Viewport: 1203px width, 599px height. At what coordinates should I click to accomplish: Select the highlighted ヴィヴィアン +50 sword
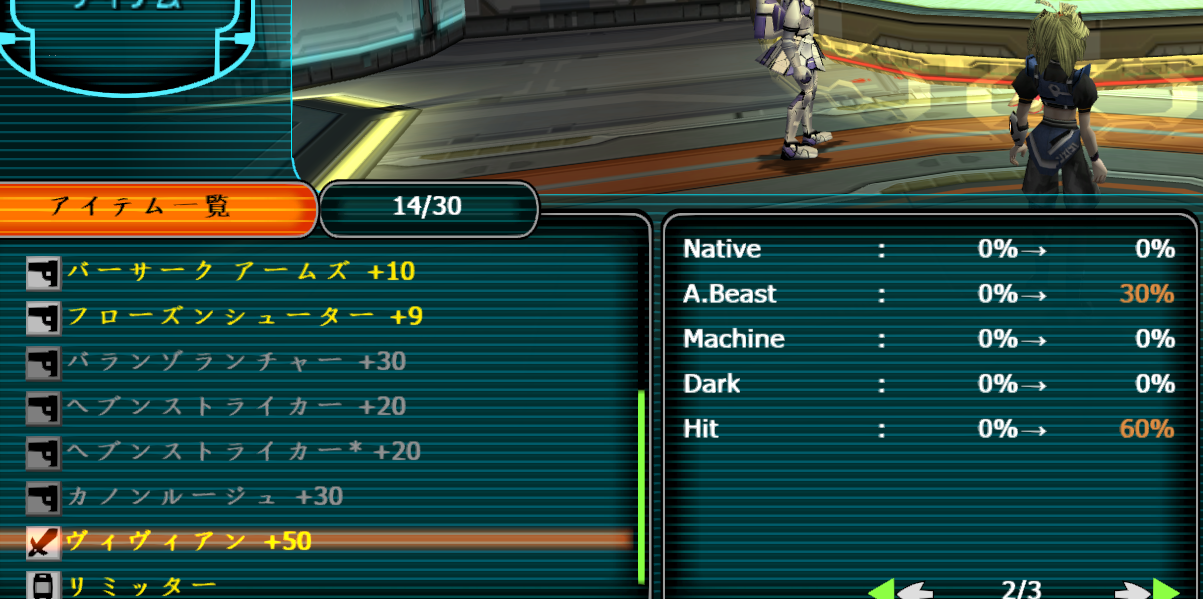point(189,541)
